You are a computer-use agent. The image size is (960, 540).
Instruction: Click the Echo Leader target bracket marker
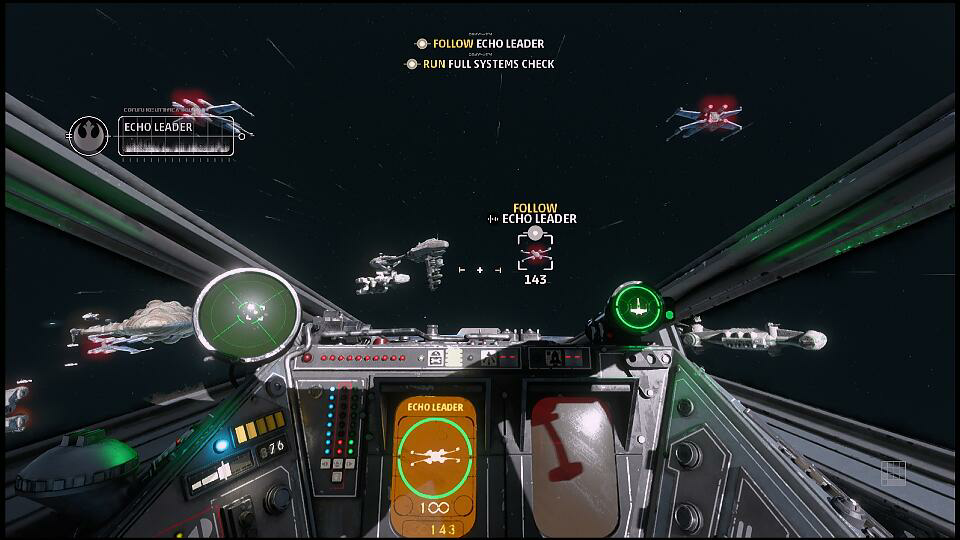click(x=535, y=251)
